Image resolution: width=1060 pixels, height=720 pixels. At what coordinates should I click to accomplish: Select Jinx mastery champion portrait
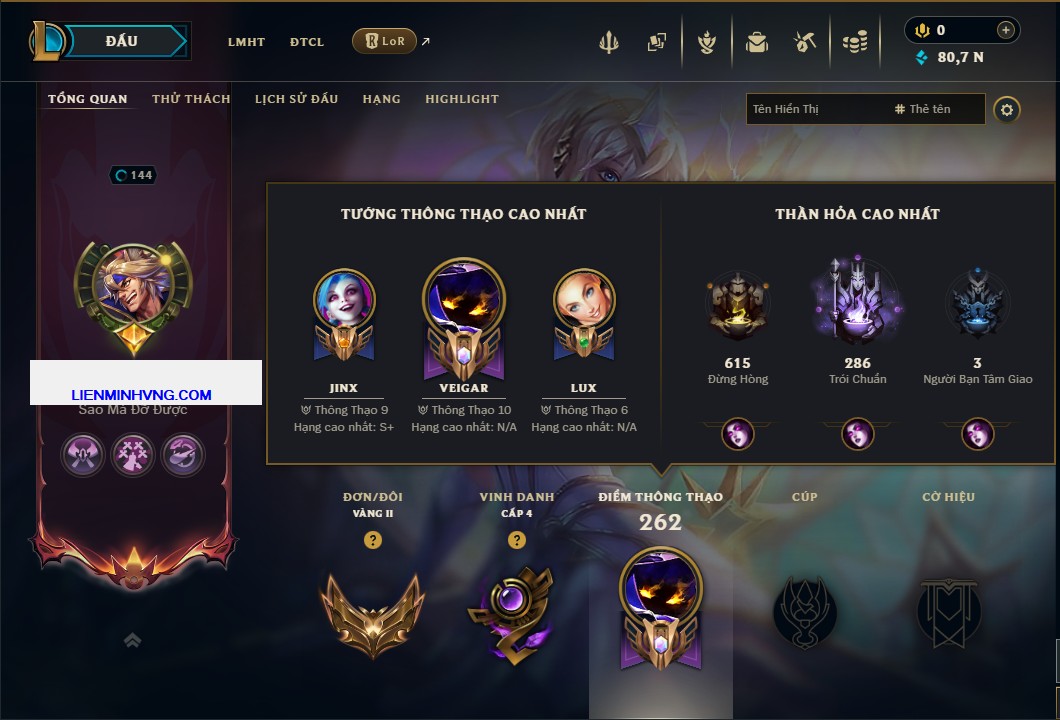pos(344,300)
